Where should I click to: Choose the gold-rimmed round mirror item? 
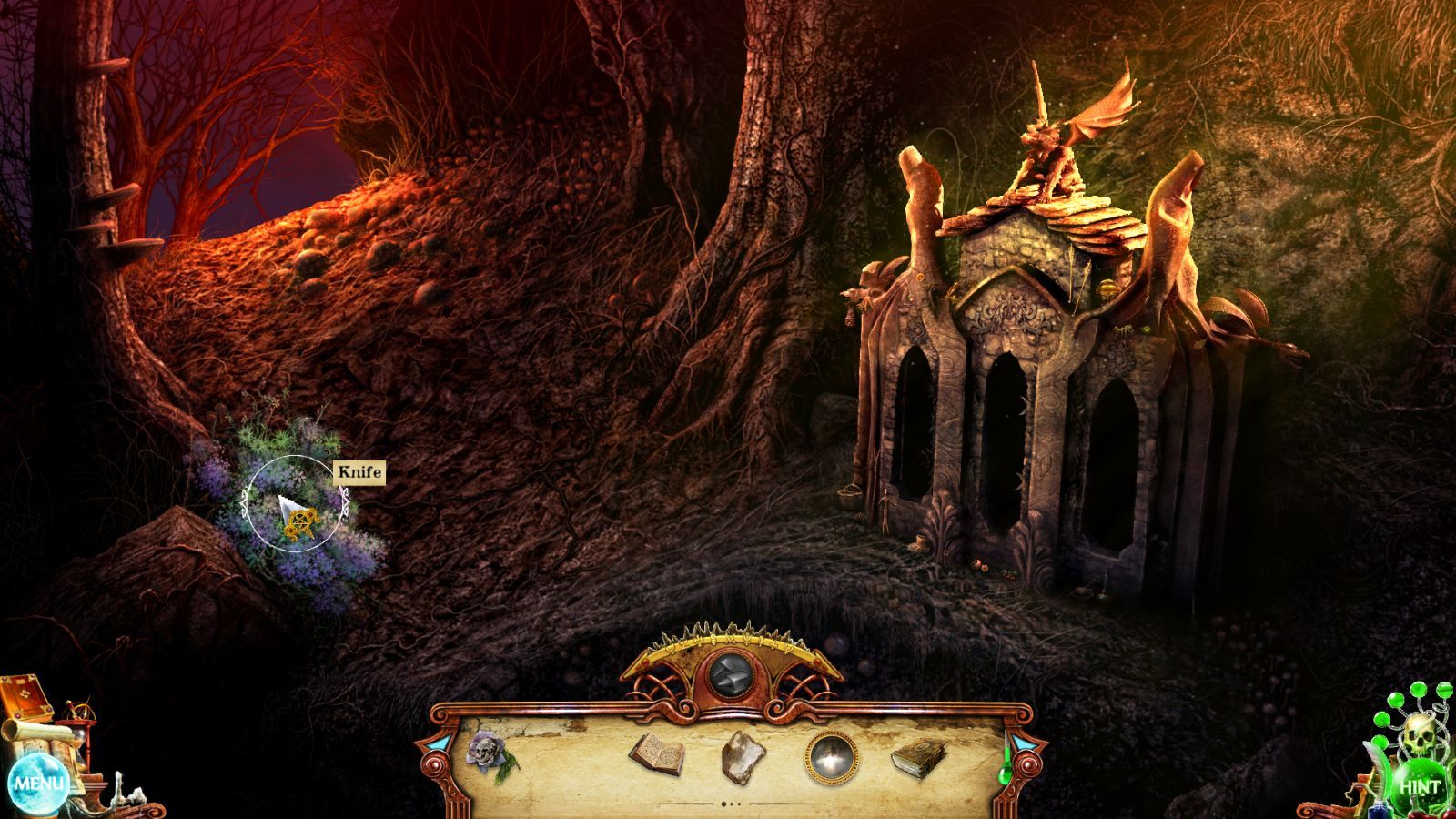[831, 755]
